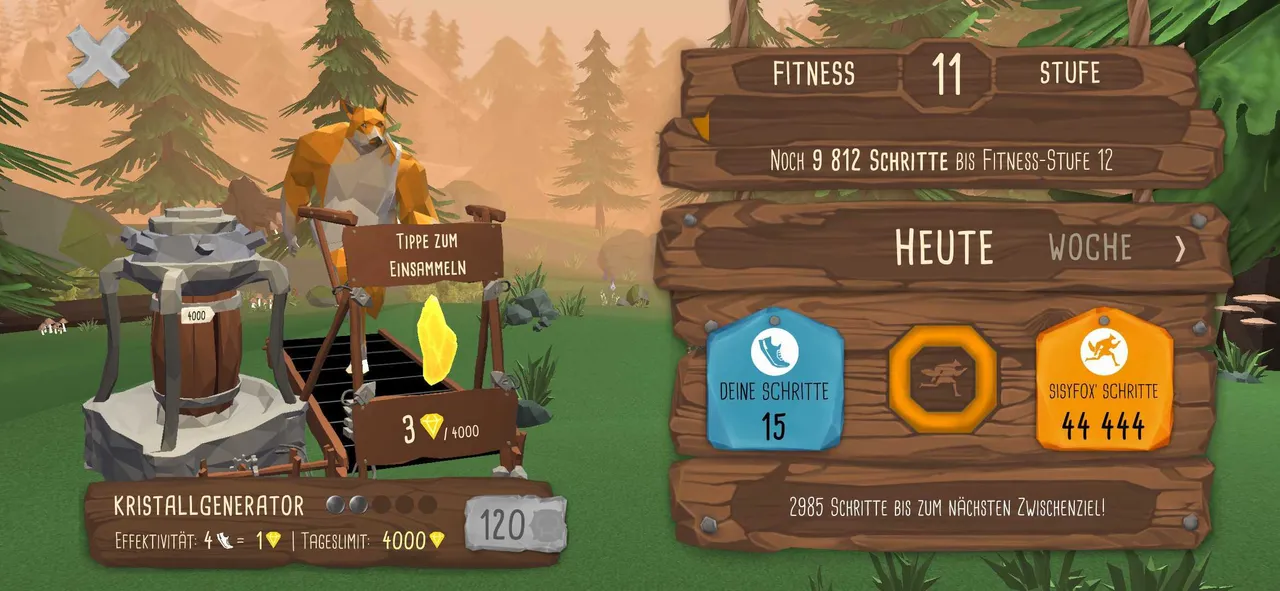Click the orange running fox ring icon
This screenshot has height=591, width=1280.
point(941,379)
